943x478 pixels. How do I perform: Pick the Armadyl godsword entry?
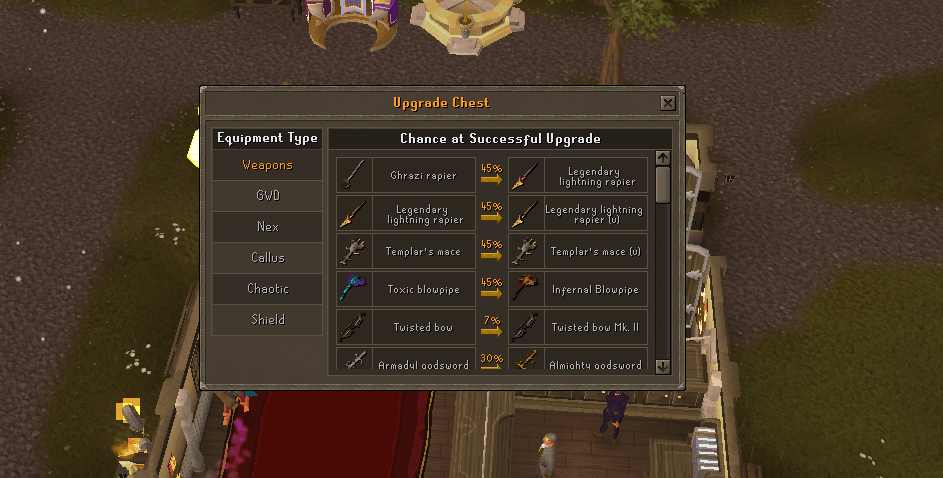(406, 362)
